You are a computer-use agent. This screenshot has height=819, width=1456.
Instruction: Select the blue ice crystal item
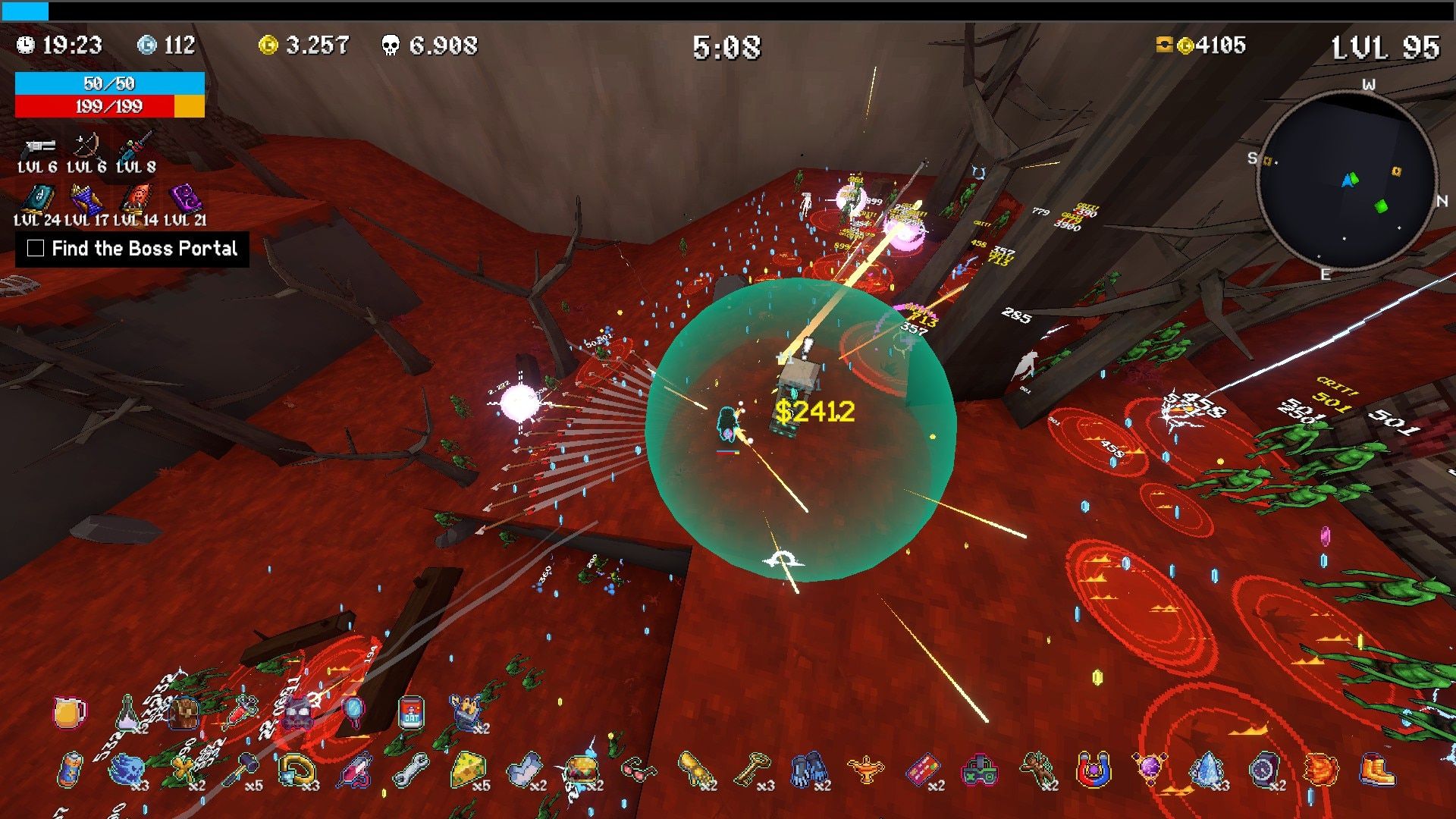1206,770
